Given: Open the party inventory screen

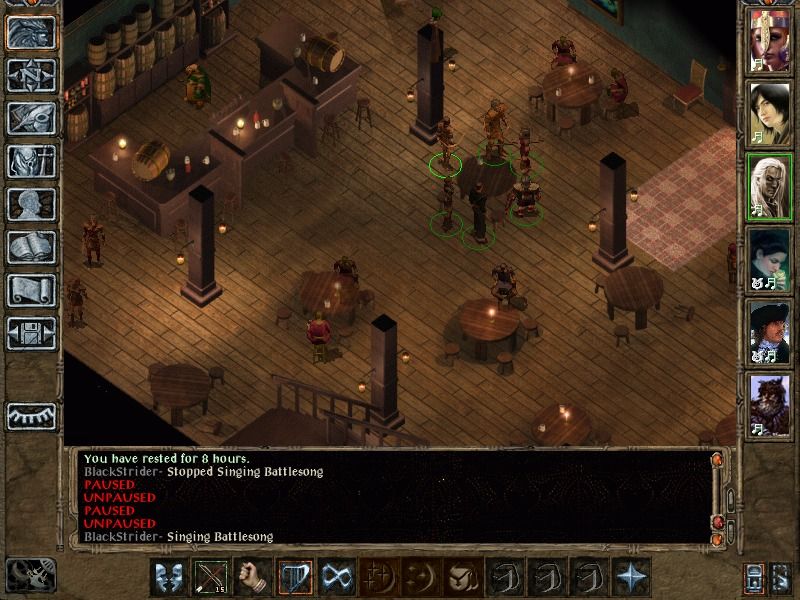Looking at the screenshot, I should 32,161.
